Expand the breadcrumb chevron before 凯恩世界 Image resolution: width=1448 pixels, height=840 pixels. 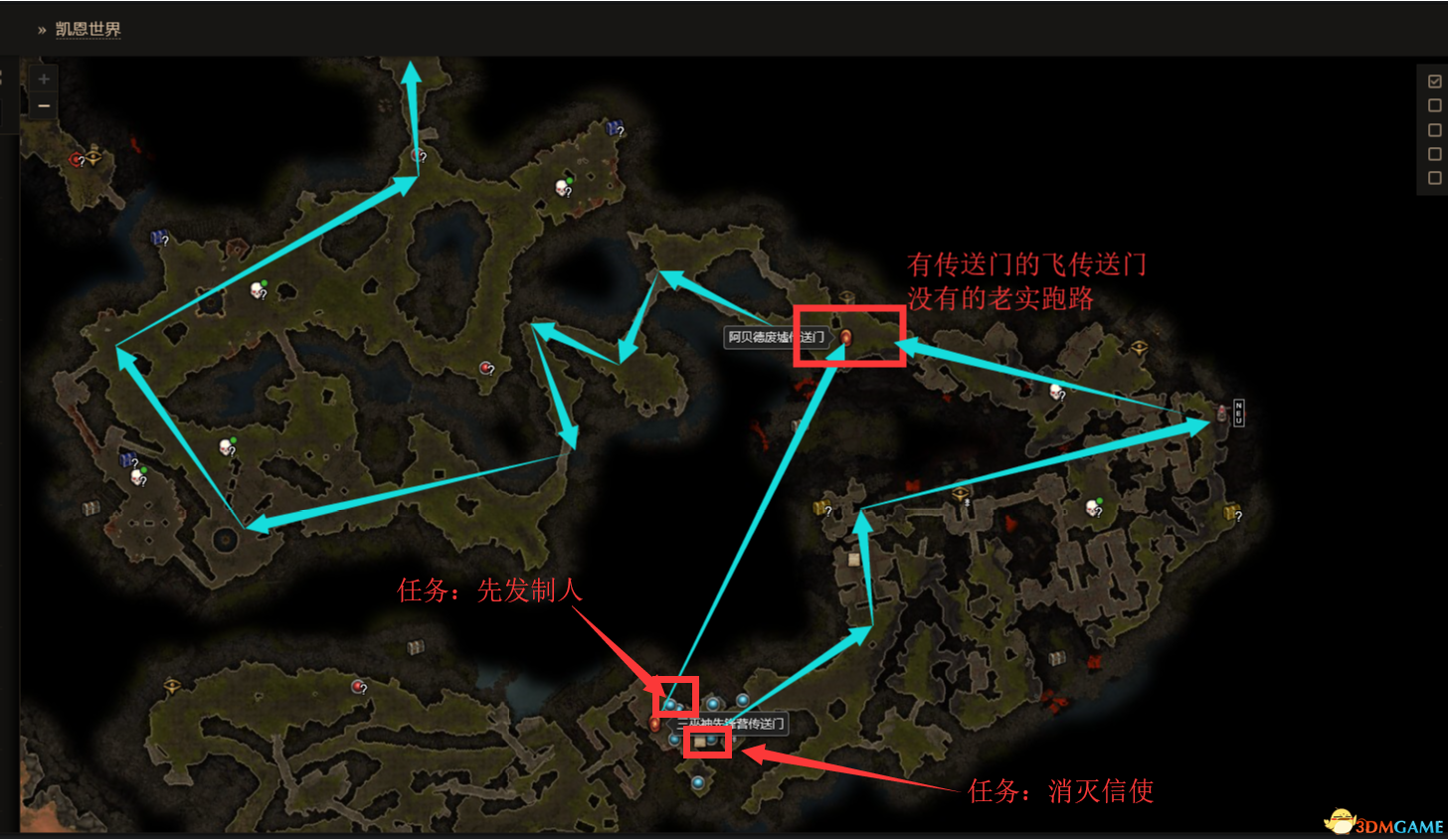tap(41, 30)
